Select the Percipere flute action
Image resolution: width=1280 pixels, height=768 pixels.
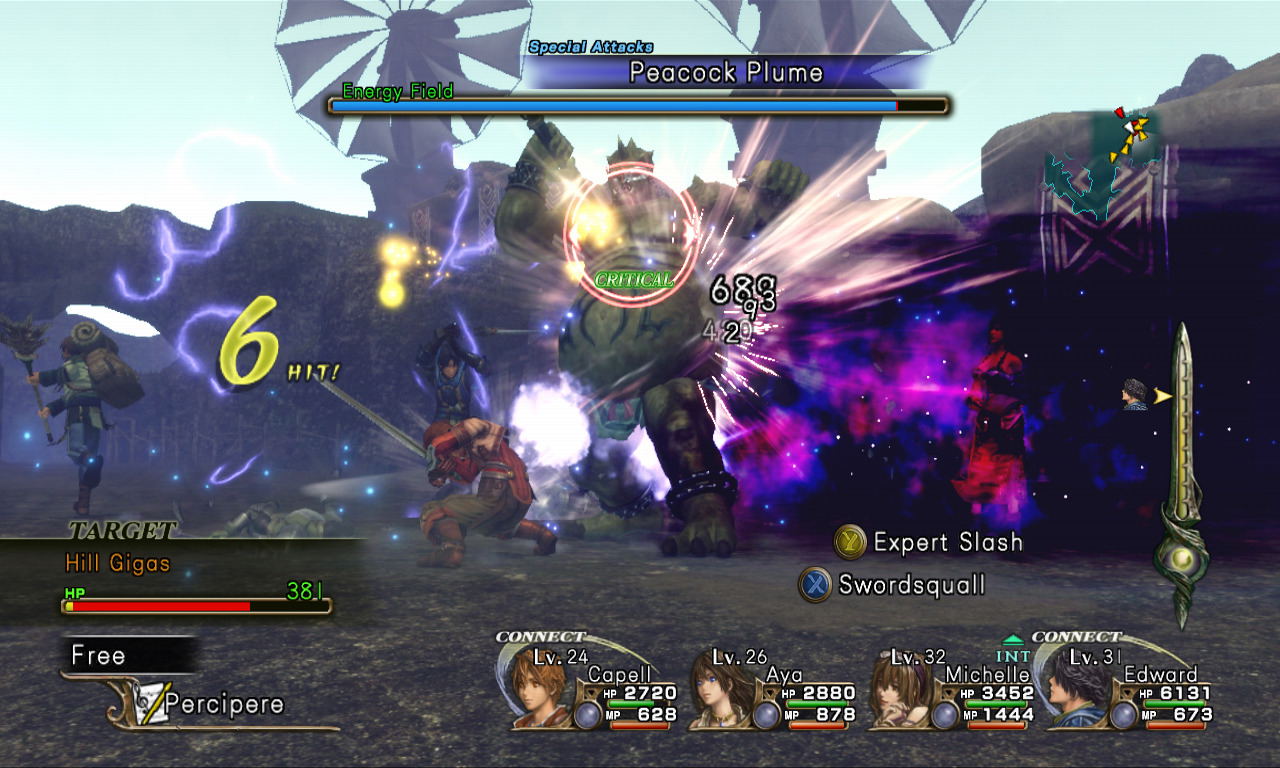pyautogui.click(x=210, y=704)
